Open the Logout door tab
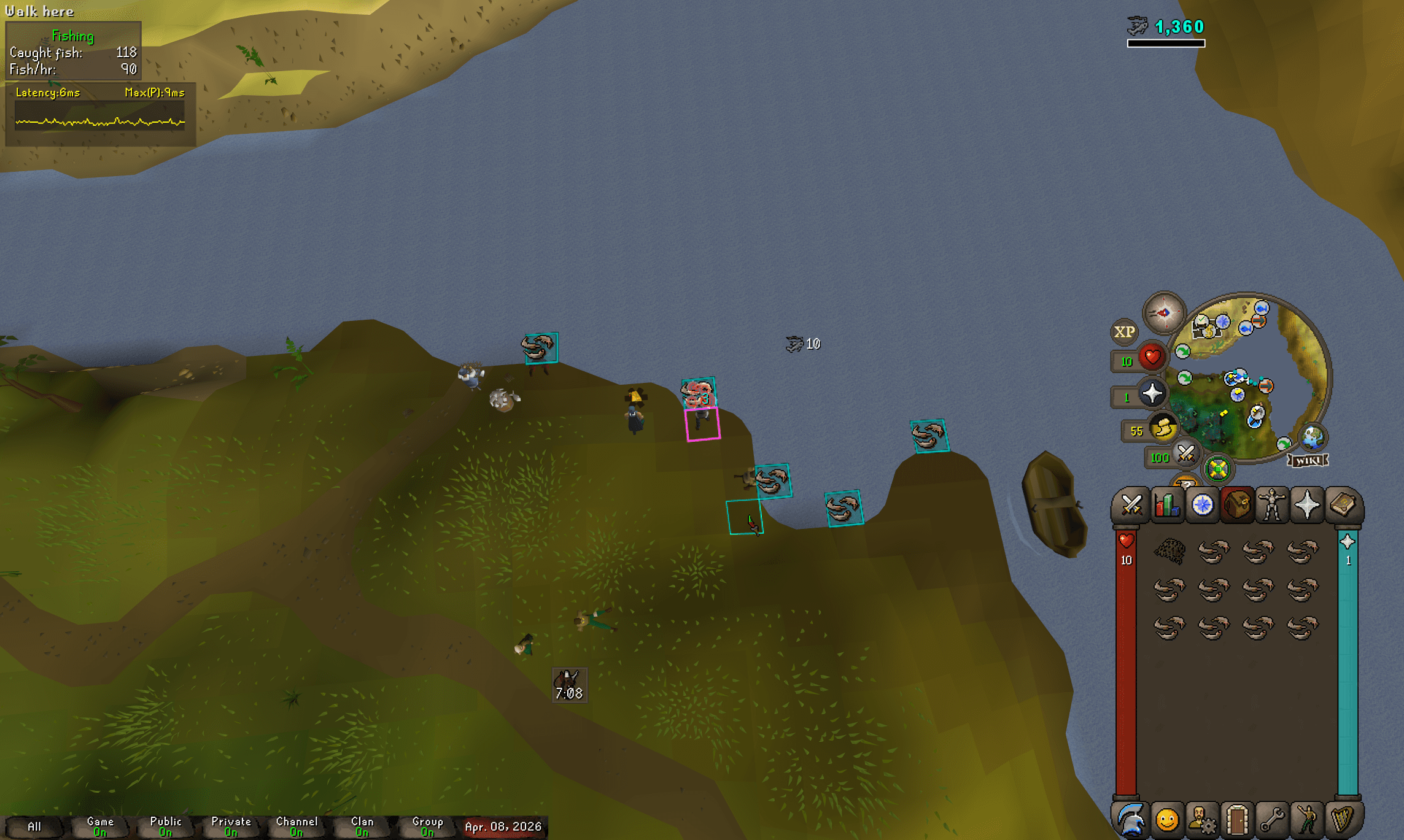Image resolution: width=1404 pixels, height=840 pixels. point(1237,820)
